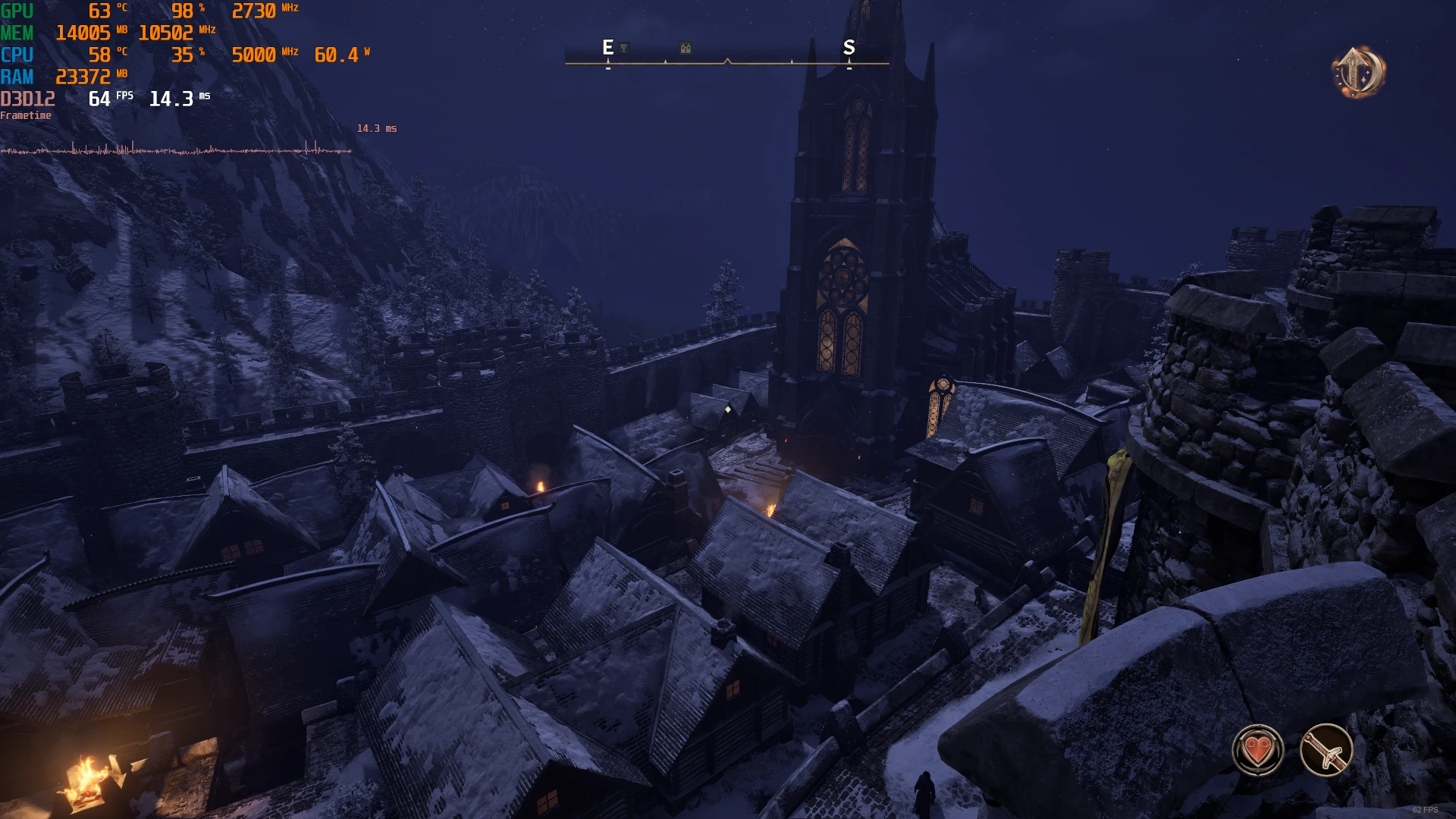Image resolution: width=1456 pixels, height=819 pixels.
Task: Click the compass bar's center pointer
Action: click(727, 61)
